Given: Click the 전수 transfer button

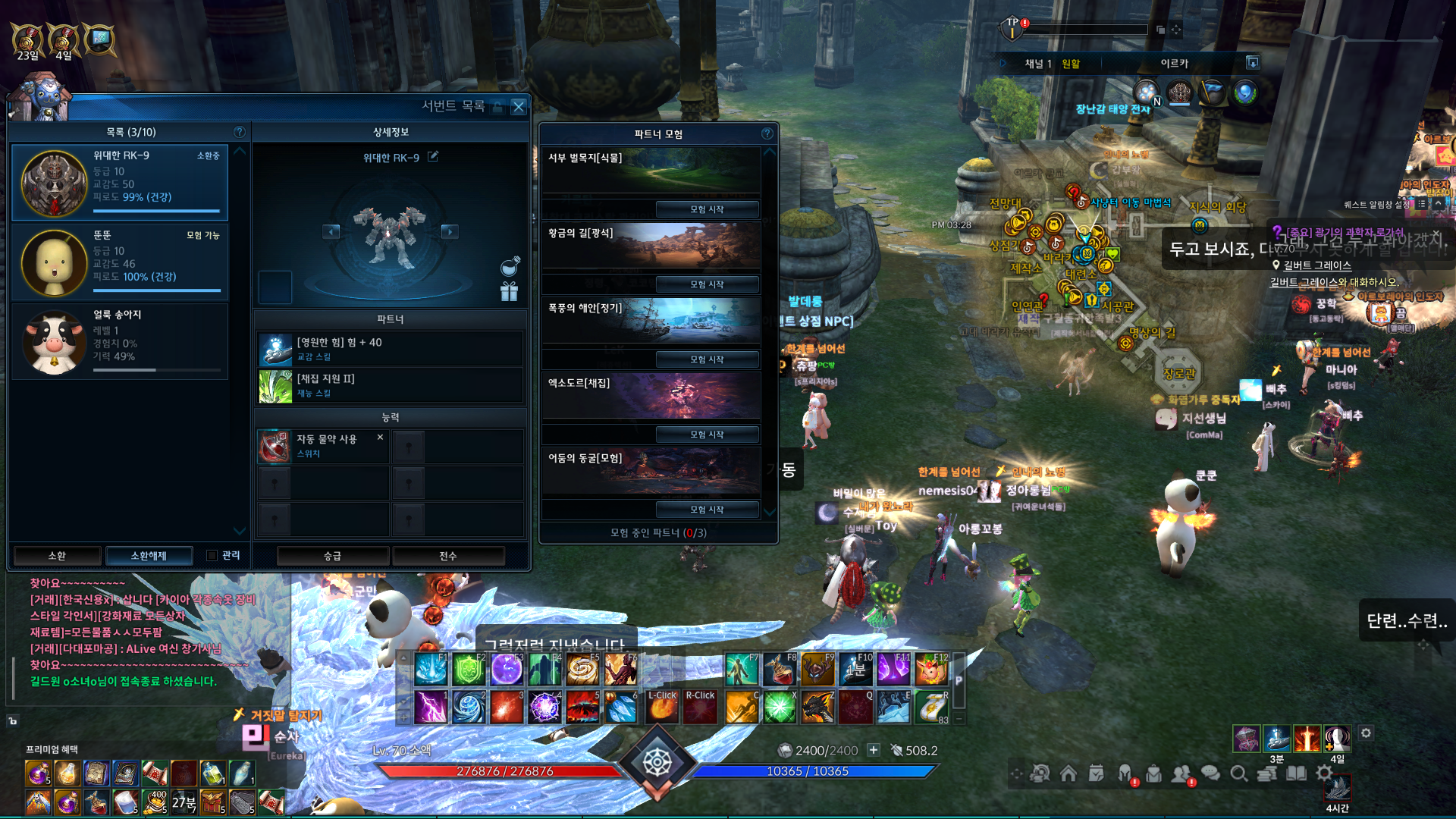Looking at the screenshot, I should 448,556.
